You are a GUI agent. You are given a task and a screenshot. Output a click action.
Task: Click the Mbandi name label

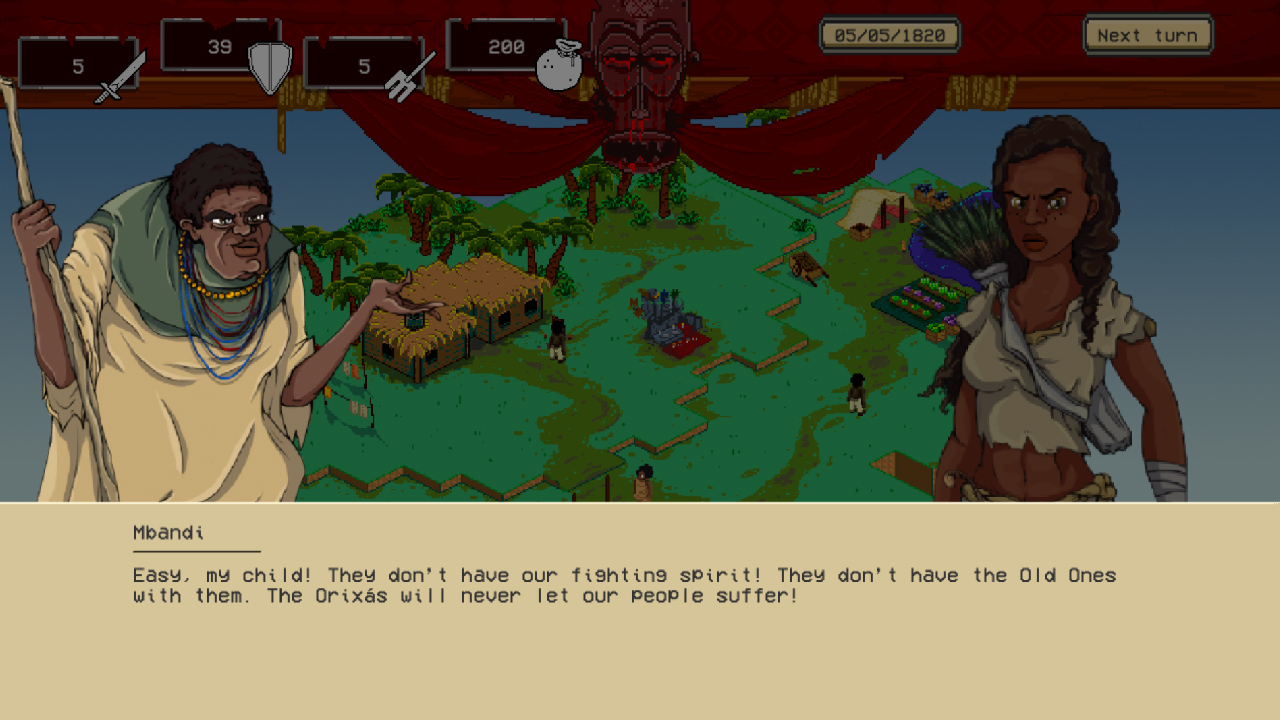coord(166,533)
